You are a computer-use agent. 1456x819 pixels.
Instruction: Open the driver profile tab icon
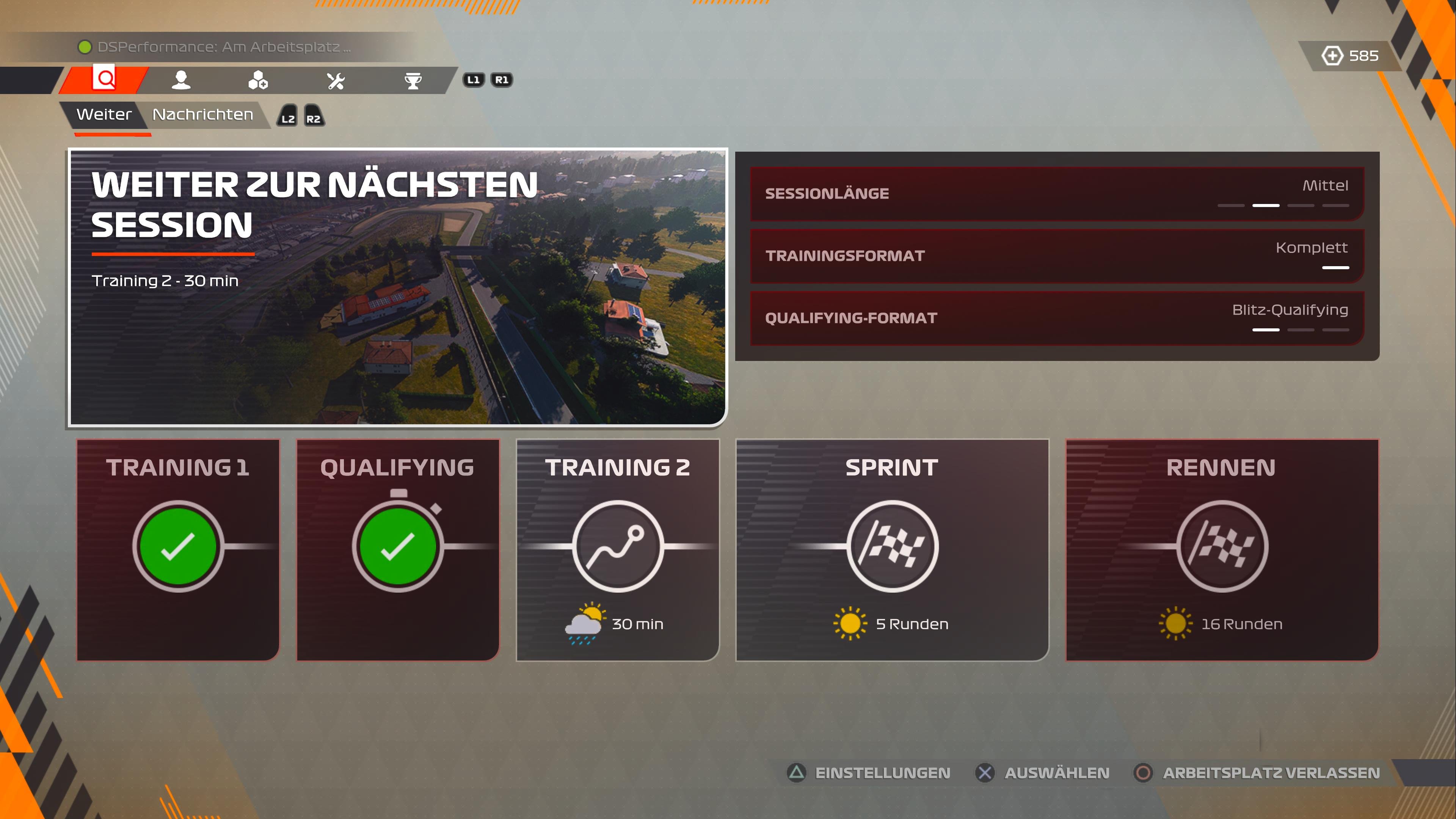(x=181, y=80)
